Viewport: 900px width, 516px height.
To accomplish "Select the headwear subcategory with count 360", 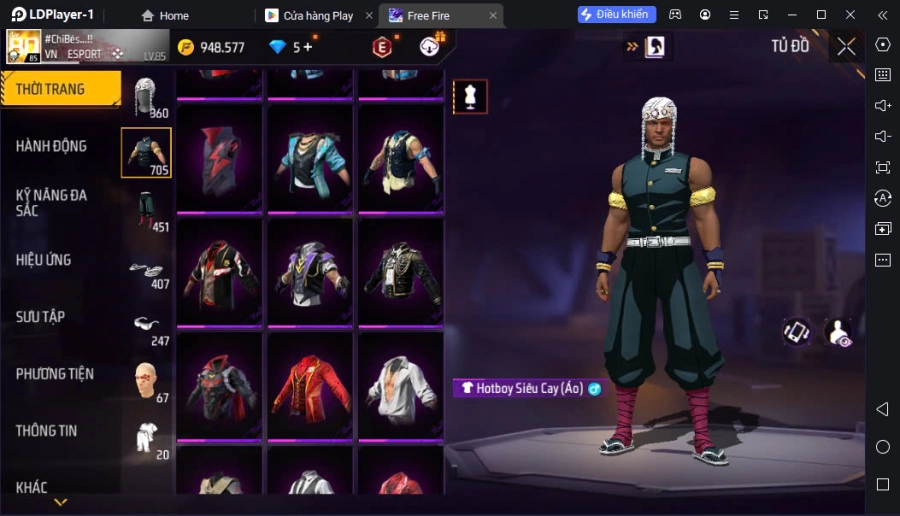I will (x=147, y=98).
